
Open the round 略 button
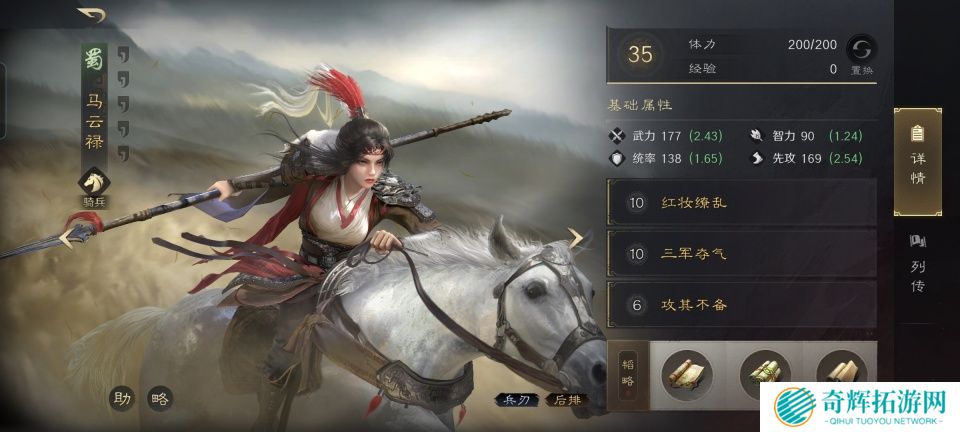pos(159,399)
